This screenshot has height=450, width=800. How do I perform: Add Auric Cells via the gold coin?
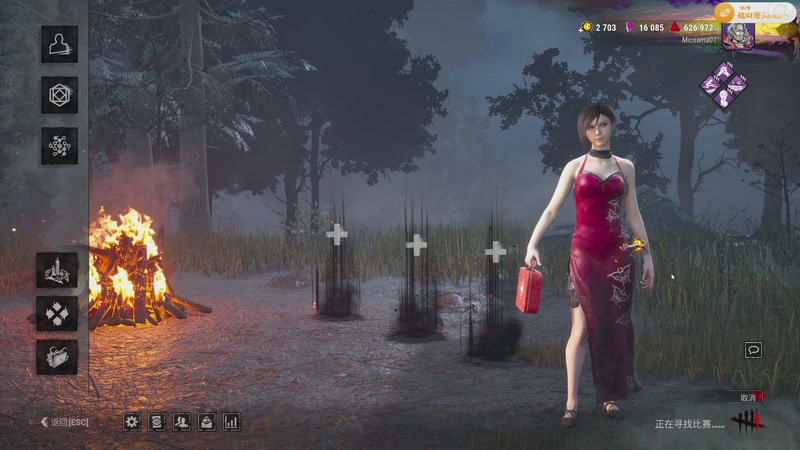(586, 28)
